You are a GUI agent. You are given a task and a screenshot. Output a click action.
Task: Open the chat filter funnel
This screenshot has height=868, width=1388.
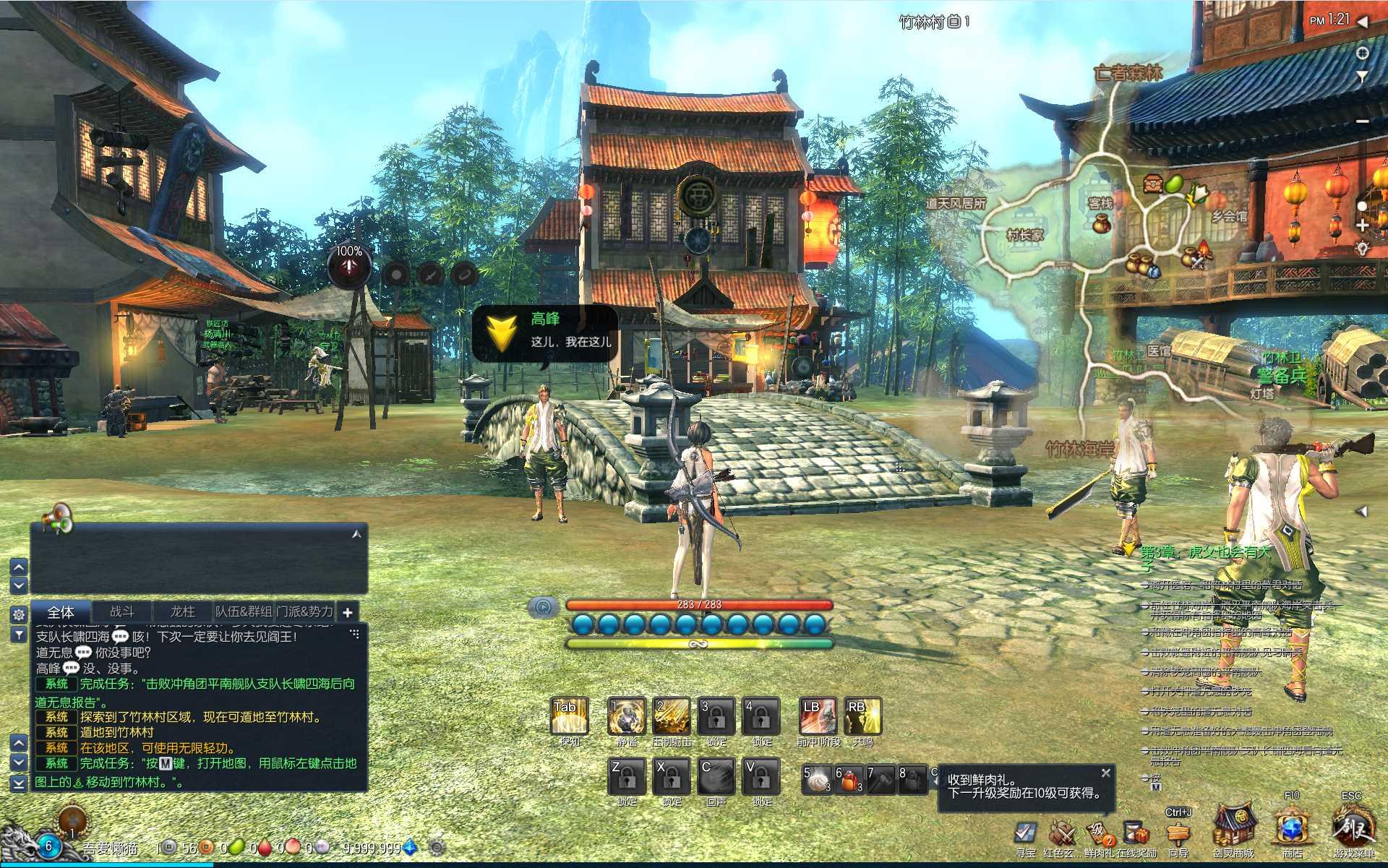point(19,635)
